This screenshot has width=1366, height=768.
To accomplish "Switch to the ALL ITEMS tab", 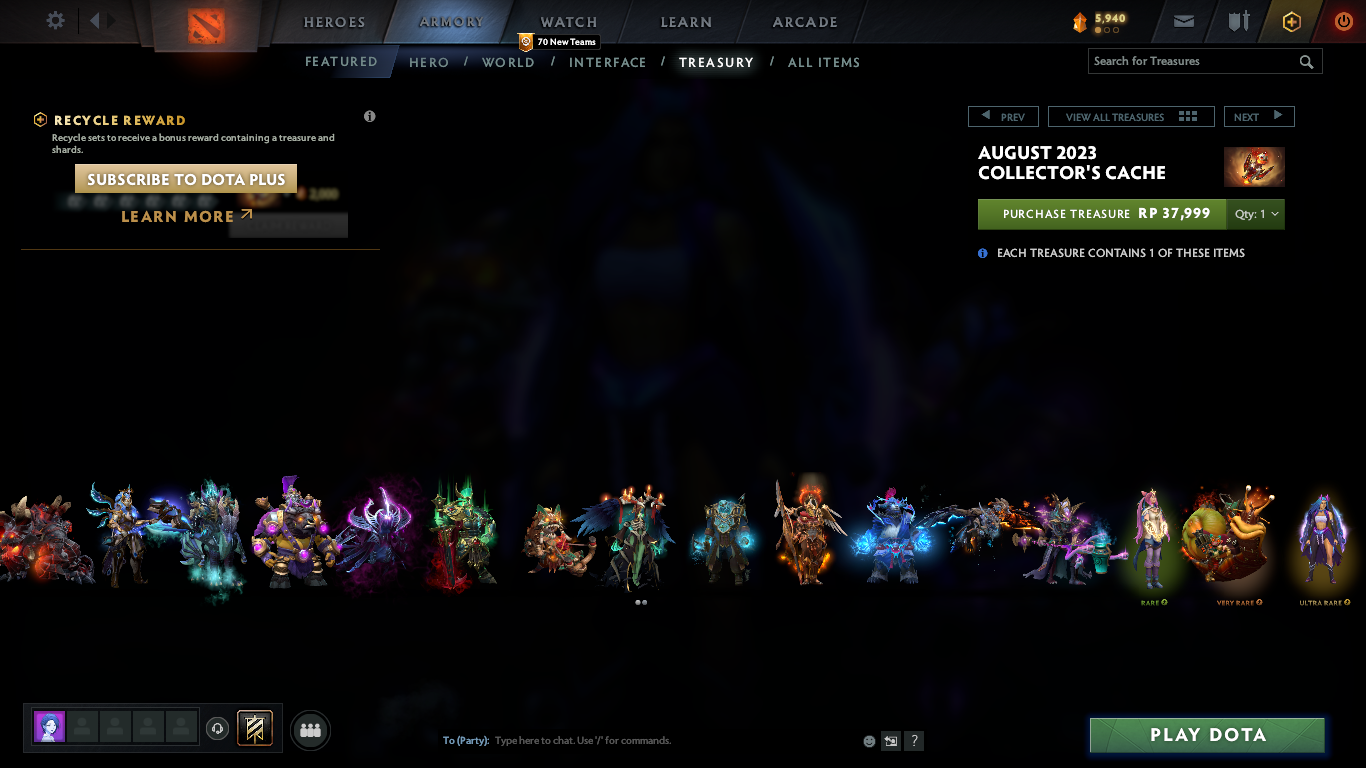I will pos(823,62).
